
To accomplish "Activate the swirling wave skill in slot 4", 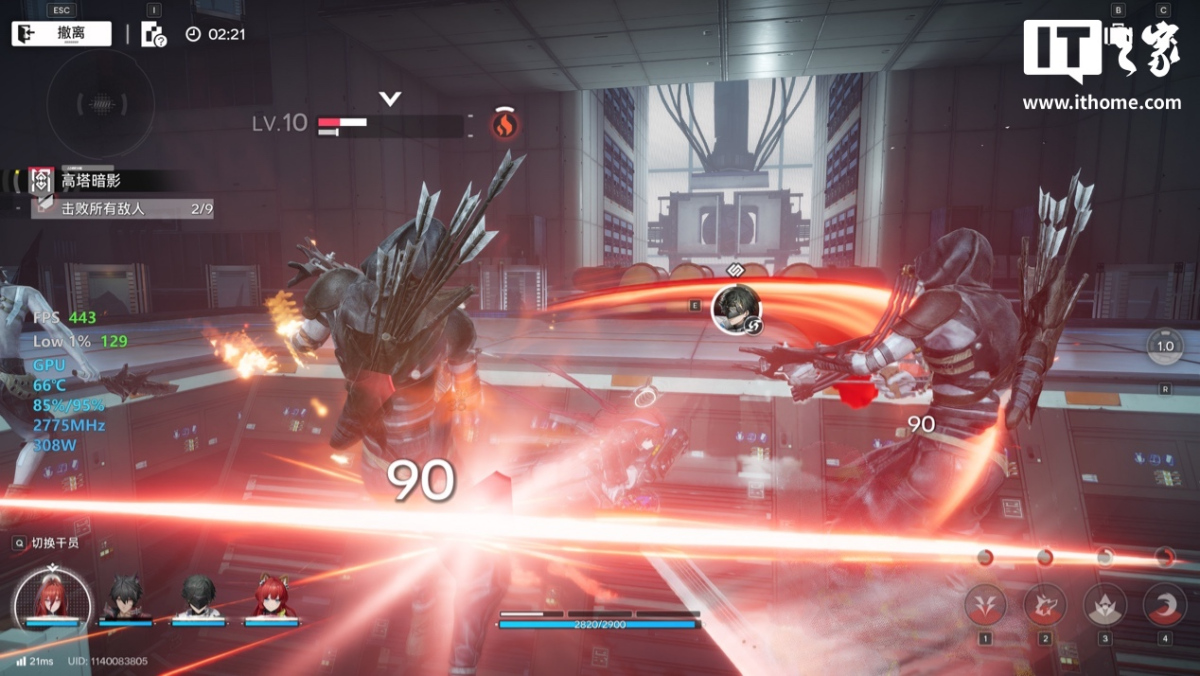I will coord(1164,604).
